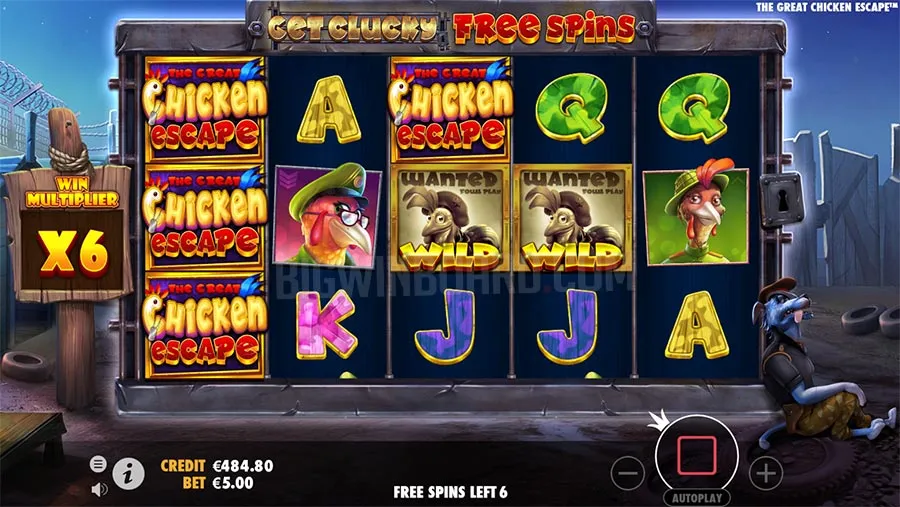Increase the bet with the plus button
Screen dimensions: 900x507
pos(765,470)
